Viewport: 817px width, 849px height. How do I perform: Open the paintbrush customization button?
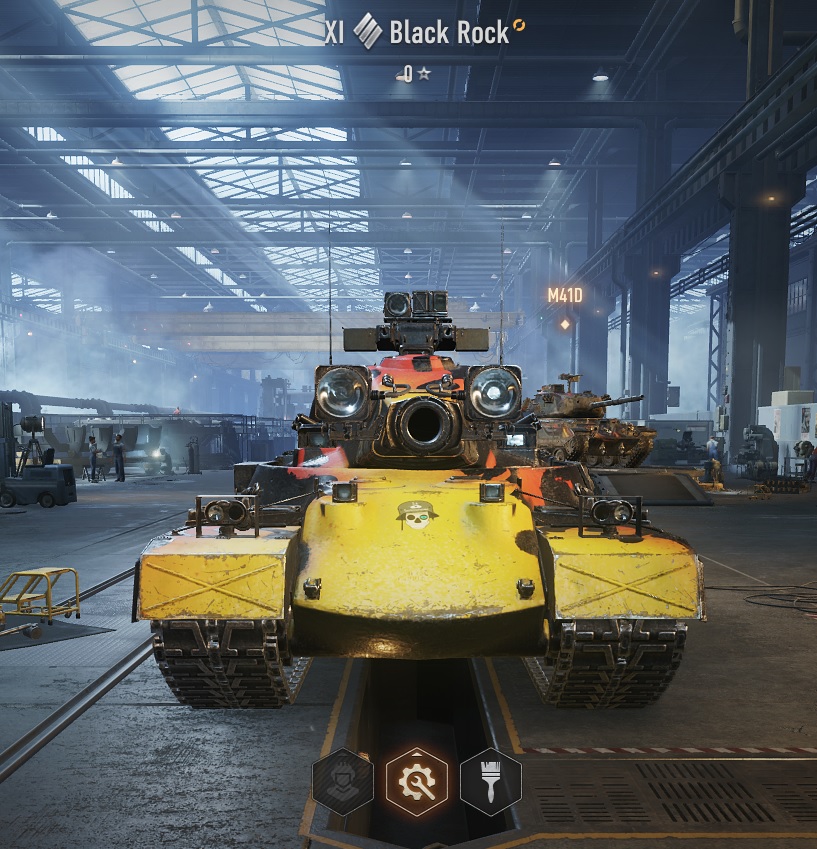pos(491,782)
